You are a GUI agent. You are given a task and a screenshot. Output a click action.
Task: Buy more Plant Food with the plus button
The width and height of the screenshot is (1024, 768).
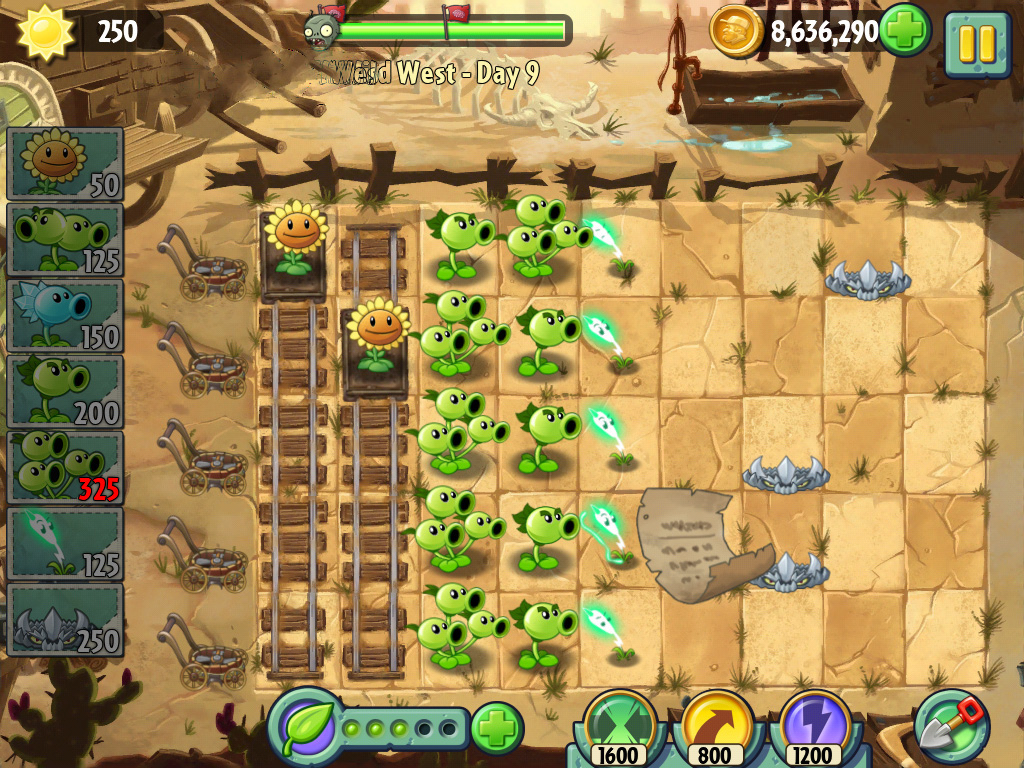coord(497,727)
